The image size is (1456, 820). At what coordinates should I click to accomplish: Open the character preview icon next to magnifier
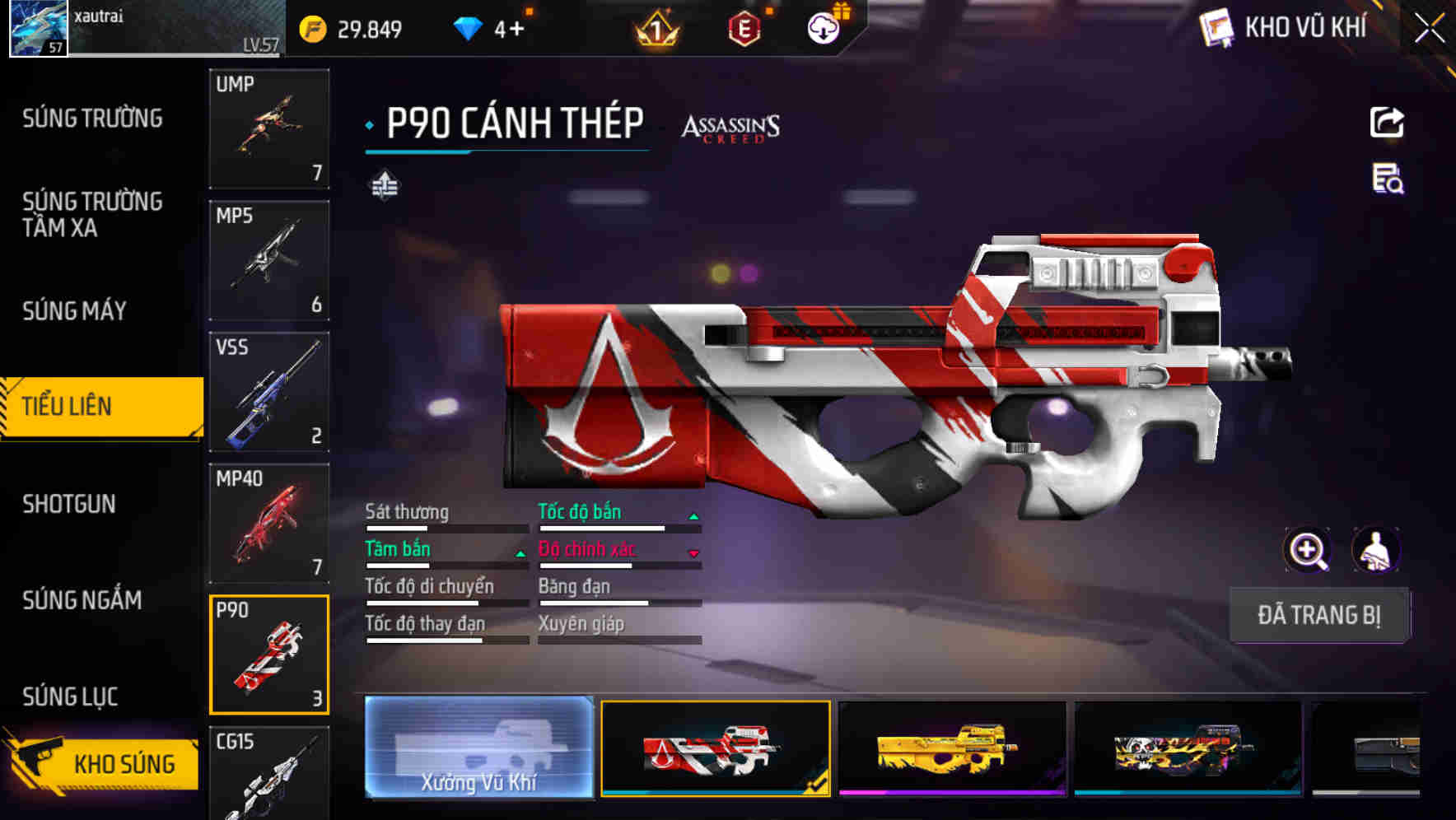click(x=1374, y=550)
